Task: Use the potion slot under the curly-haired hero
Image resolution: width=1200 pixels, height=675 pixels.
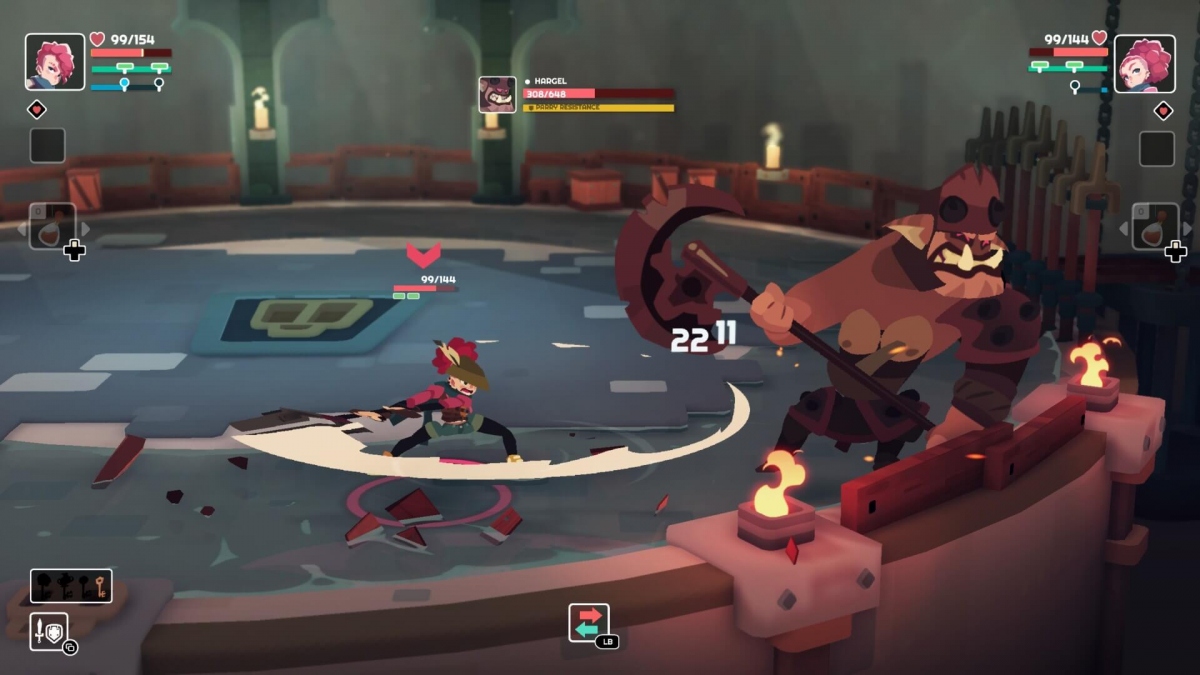Action: (1154, 227)
